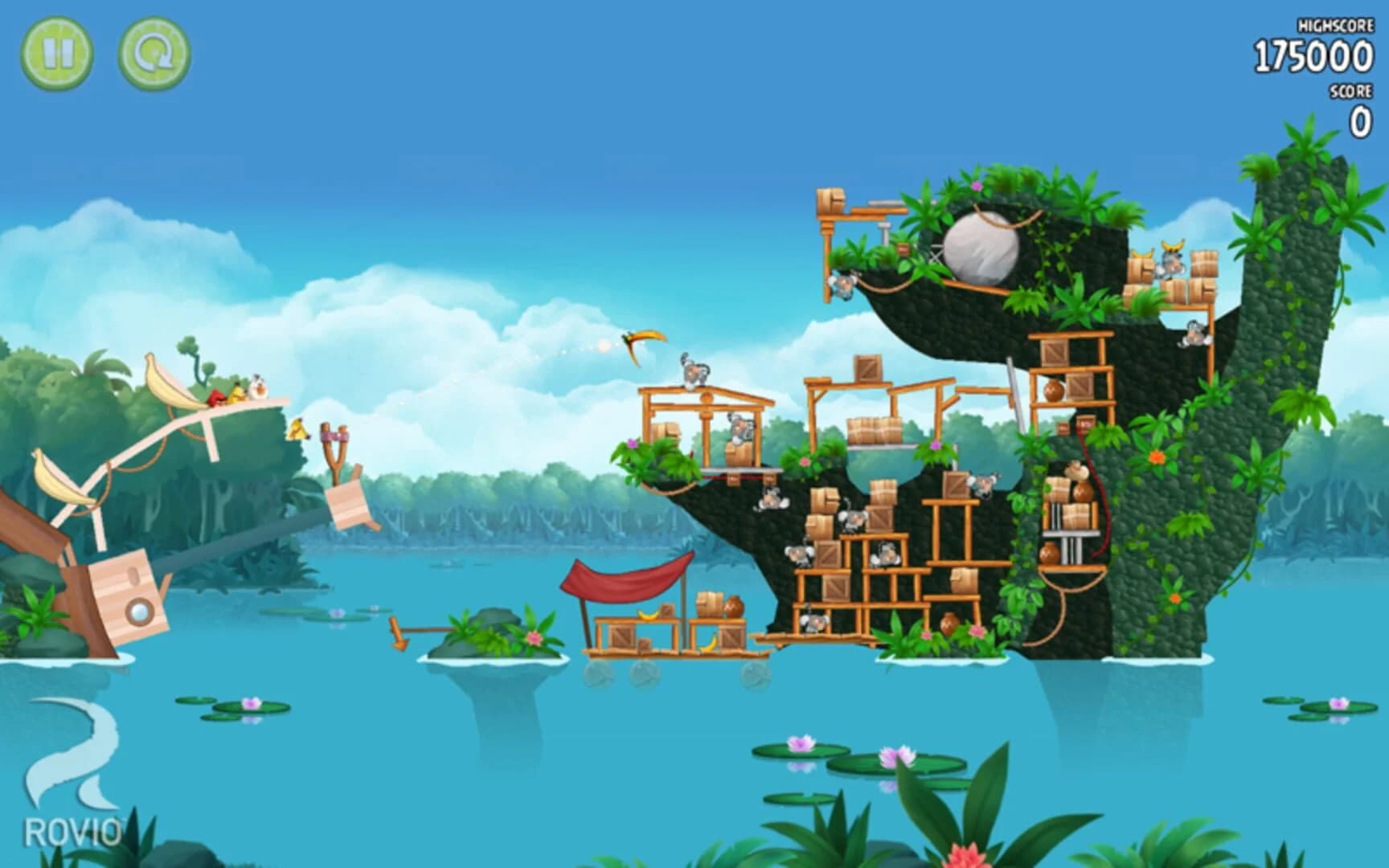Viewport: 1389px width, 868px height.
Task: Select the white bird at the queue's end
Action: [258, 388]
